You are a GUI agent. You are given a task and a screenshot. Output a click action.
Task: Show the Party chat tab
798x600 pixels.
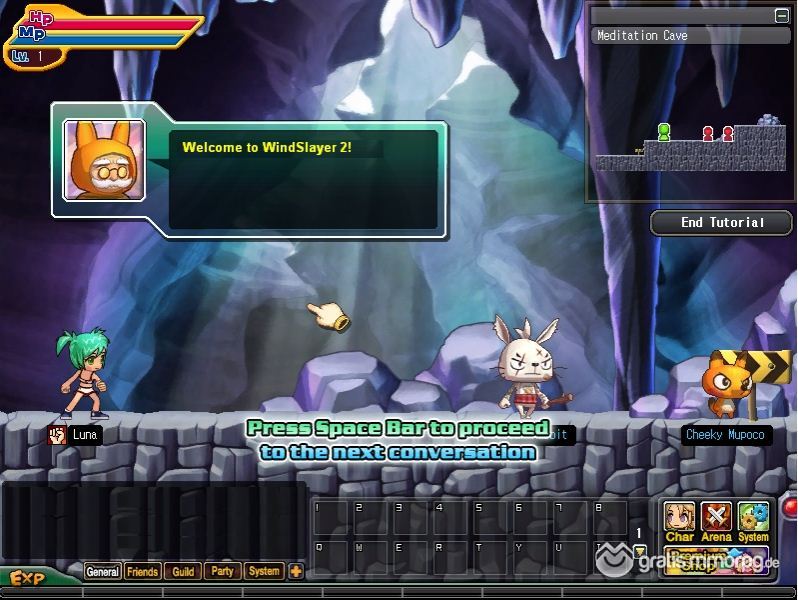[223, 572]
